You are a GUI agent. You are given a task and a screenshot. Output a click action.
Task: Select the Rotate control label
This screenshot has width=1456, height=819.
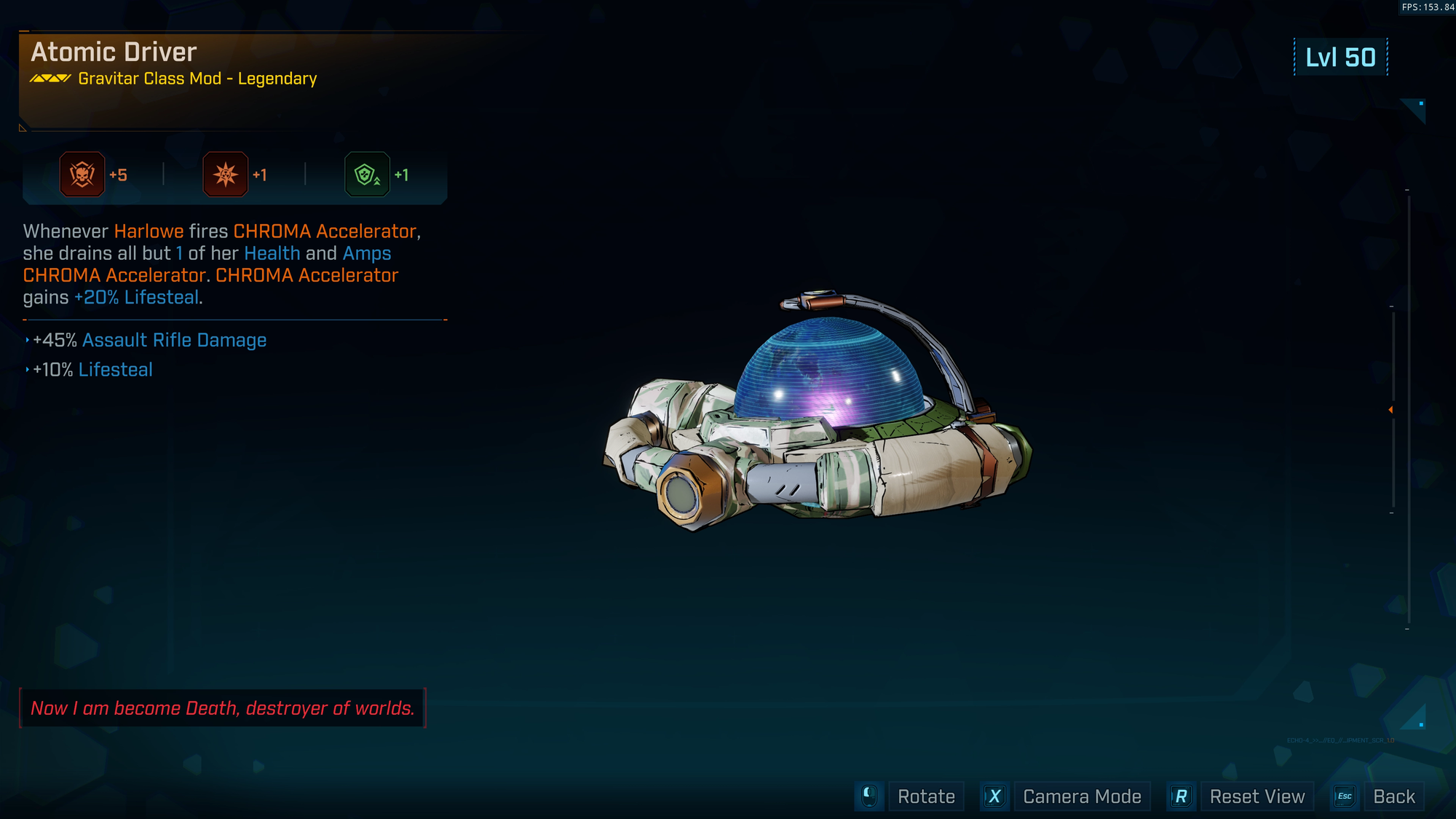tap(925, 796)
